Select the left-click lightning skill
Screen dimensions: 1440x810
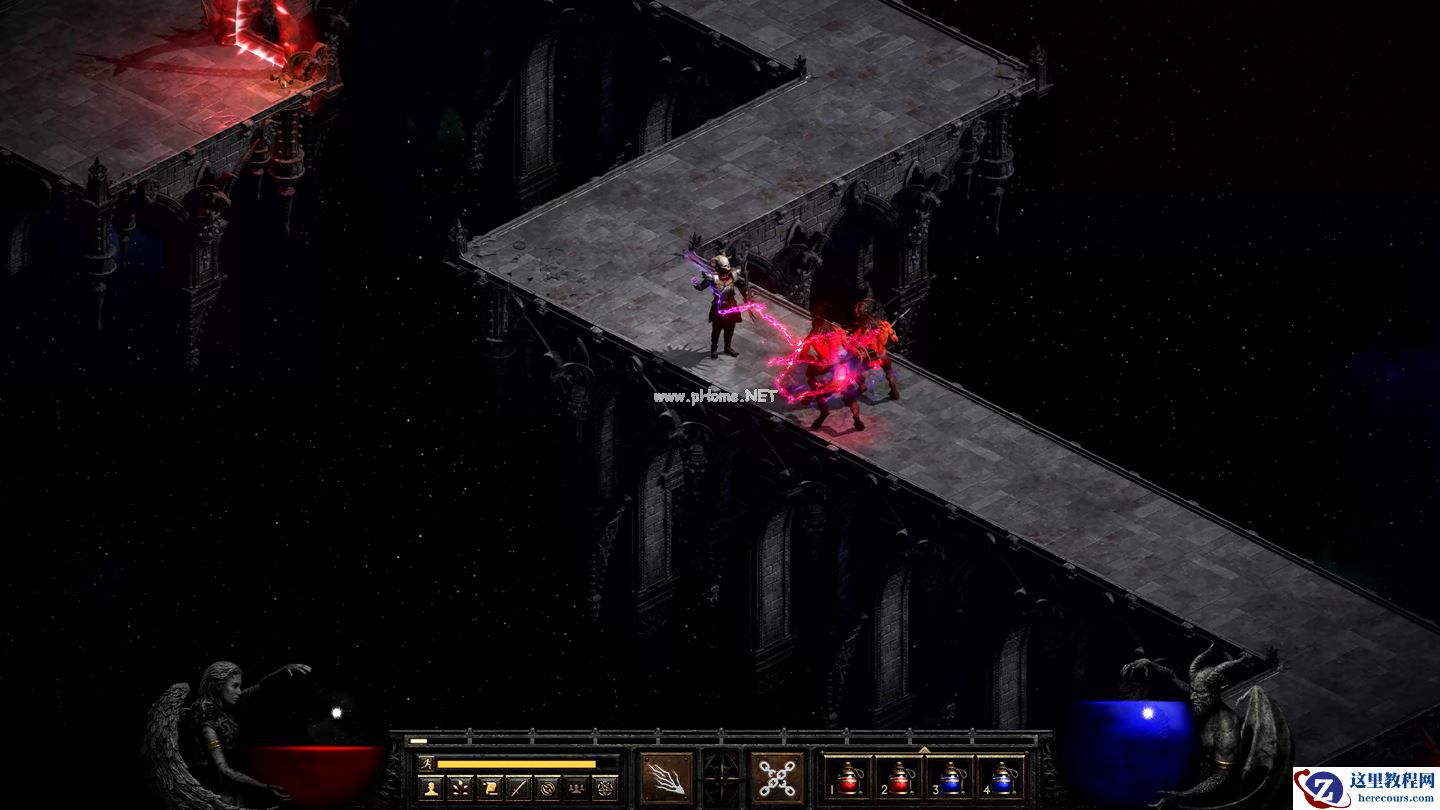[x=666, y=777]
